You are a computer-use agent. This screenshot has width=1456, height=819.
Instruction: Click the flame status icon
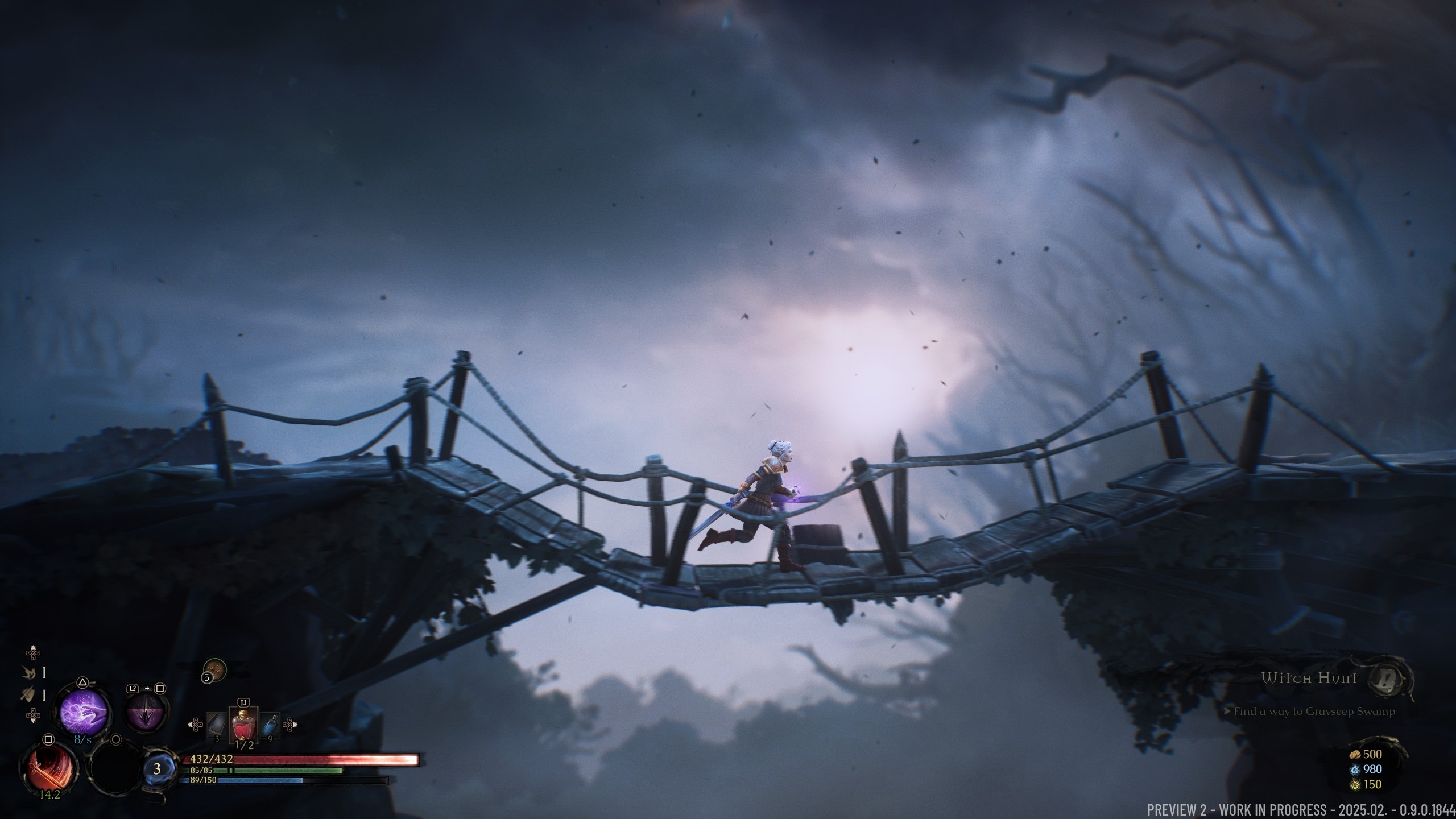click(28, 672)
